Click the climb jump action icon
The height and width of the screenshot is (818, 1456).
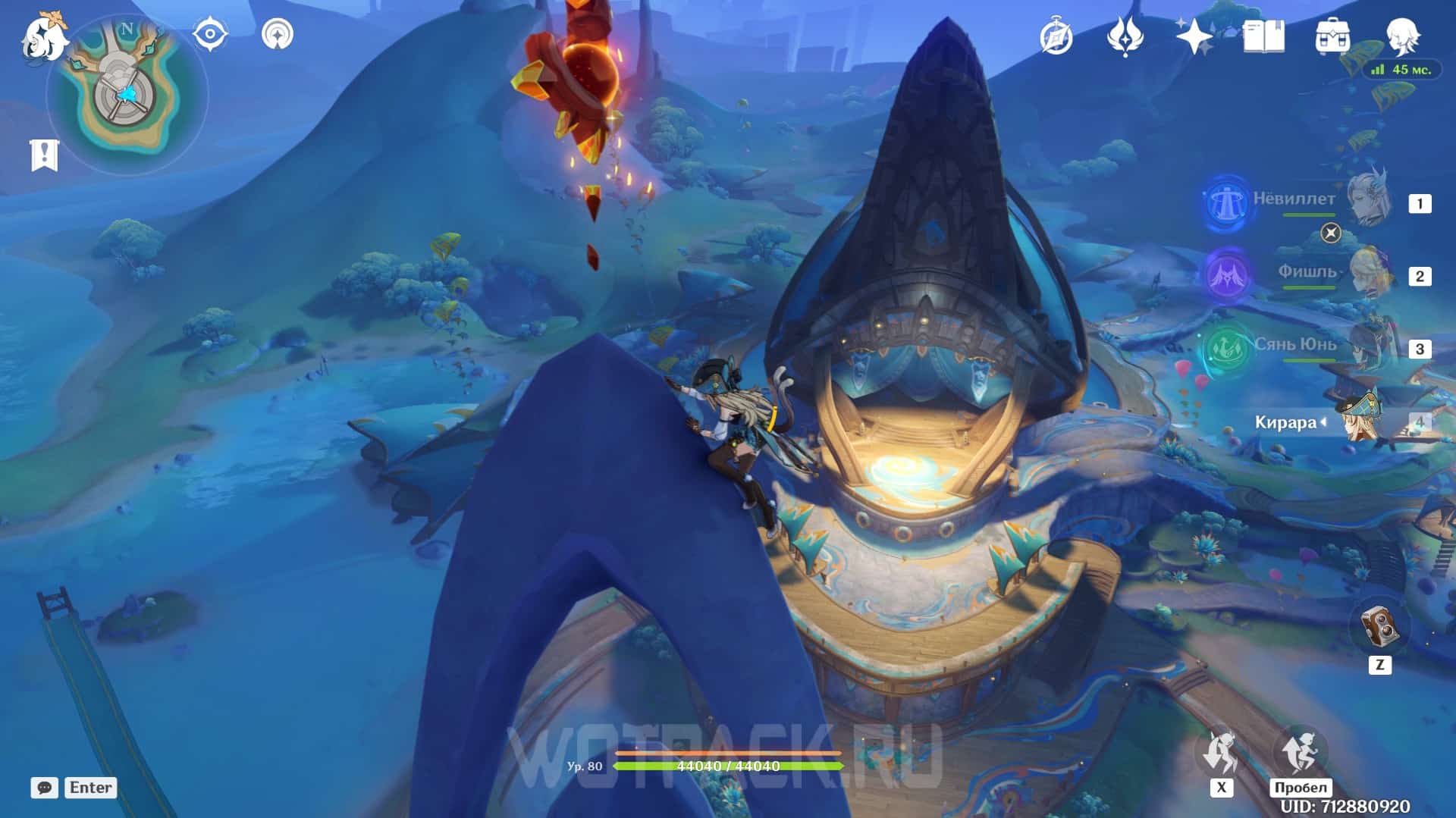click(x=1300, y=751)
